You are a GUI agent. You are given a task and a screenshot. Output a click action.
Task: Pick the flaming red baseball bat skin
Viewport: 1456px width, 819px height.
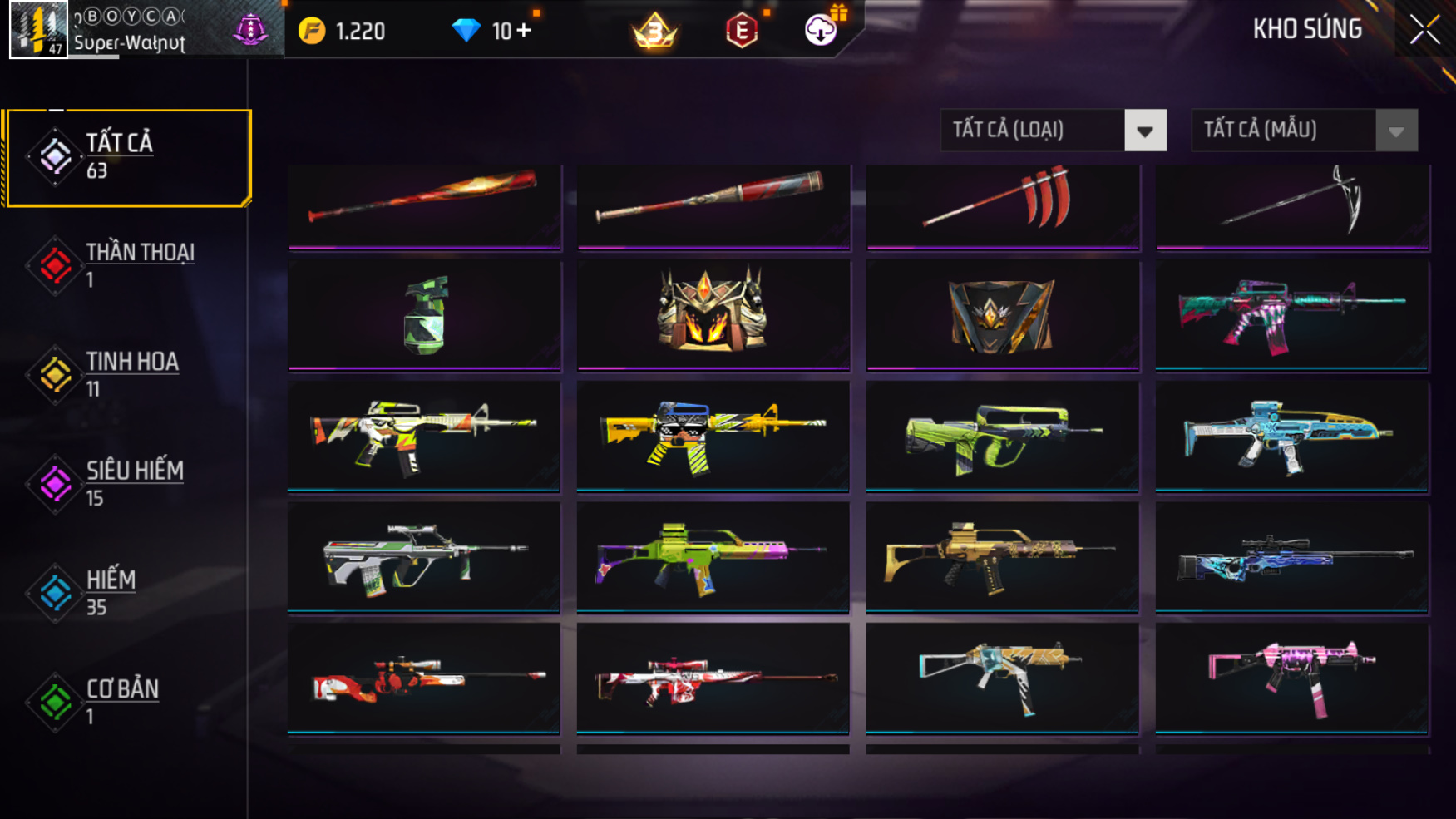point(424,202)
